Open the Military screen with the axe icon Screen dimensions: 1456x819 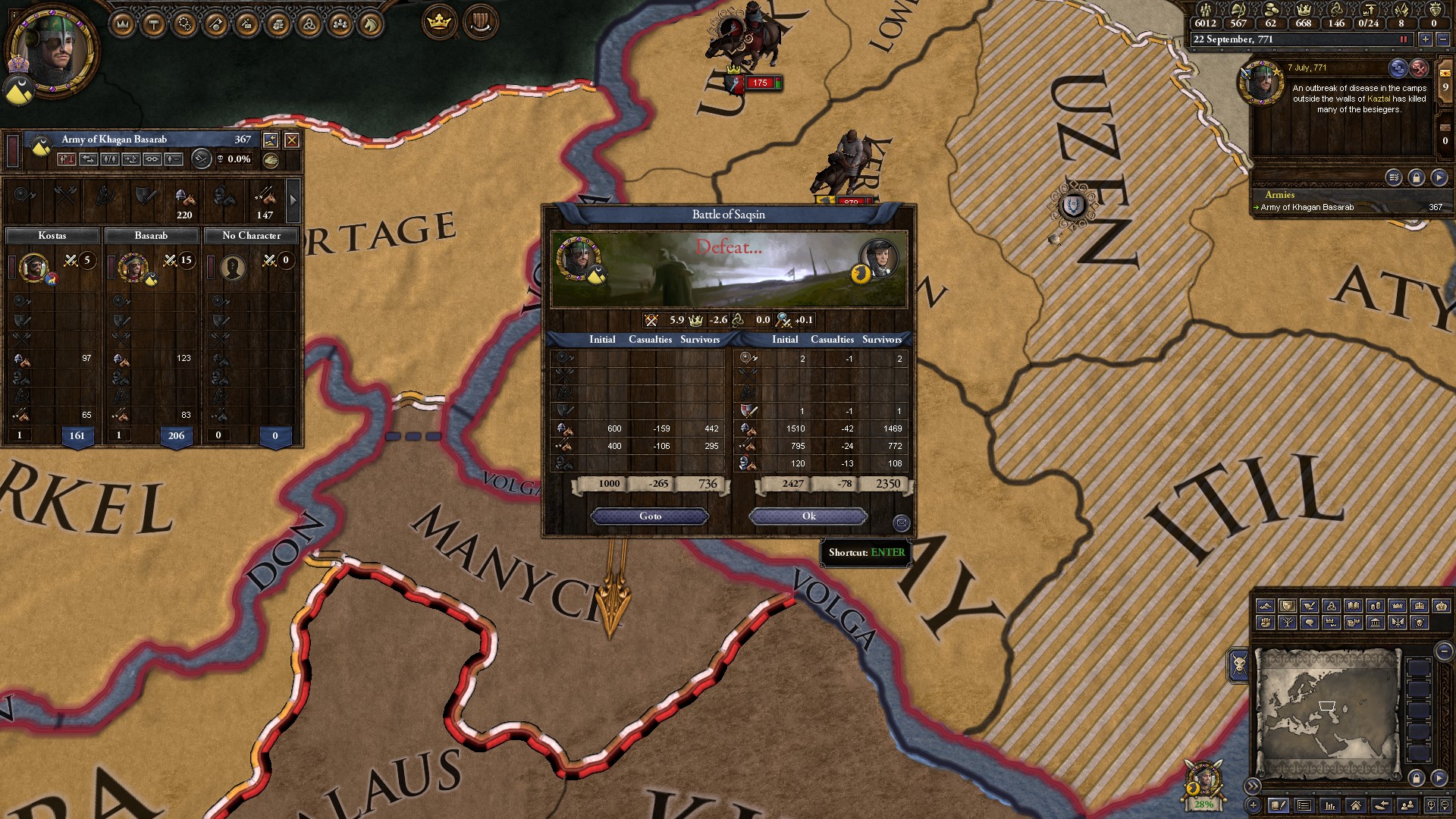216,23
